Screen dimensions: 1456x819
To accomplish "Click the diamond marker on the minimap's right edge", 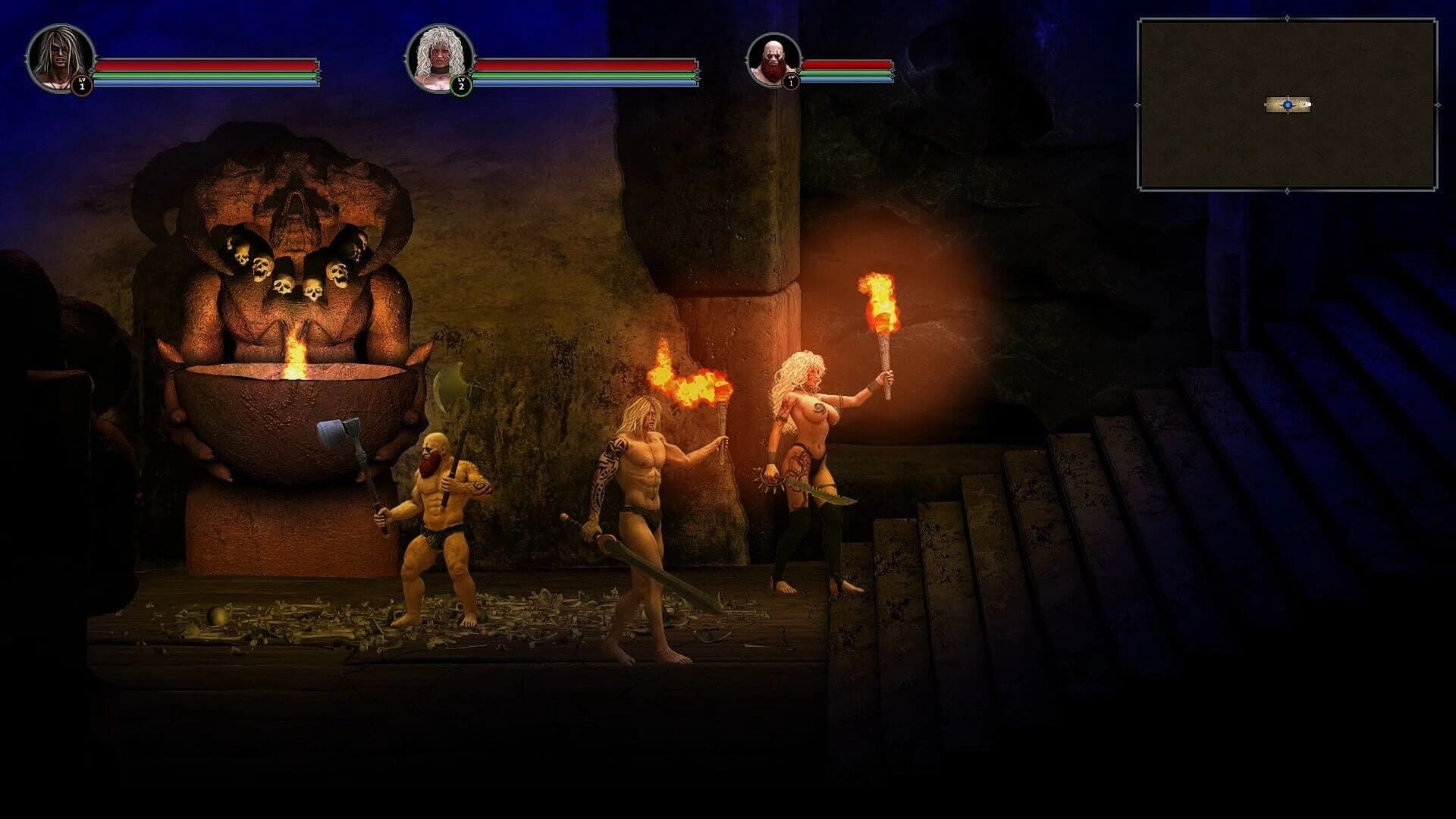I will coord(1438,104).
